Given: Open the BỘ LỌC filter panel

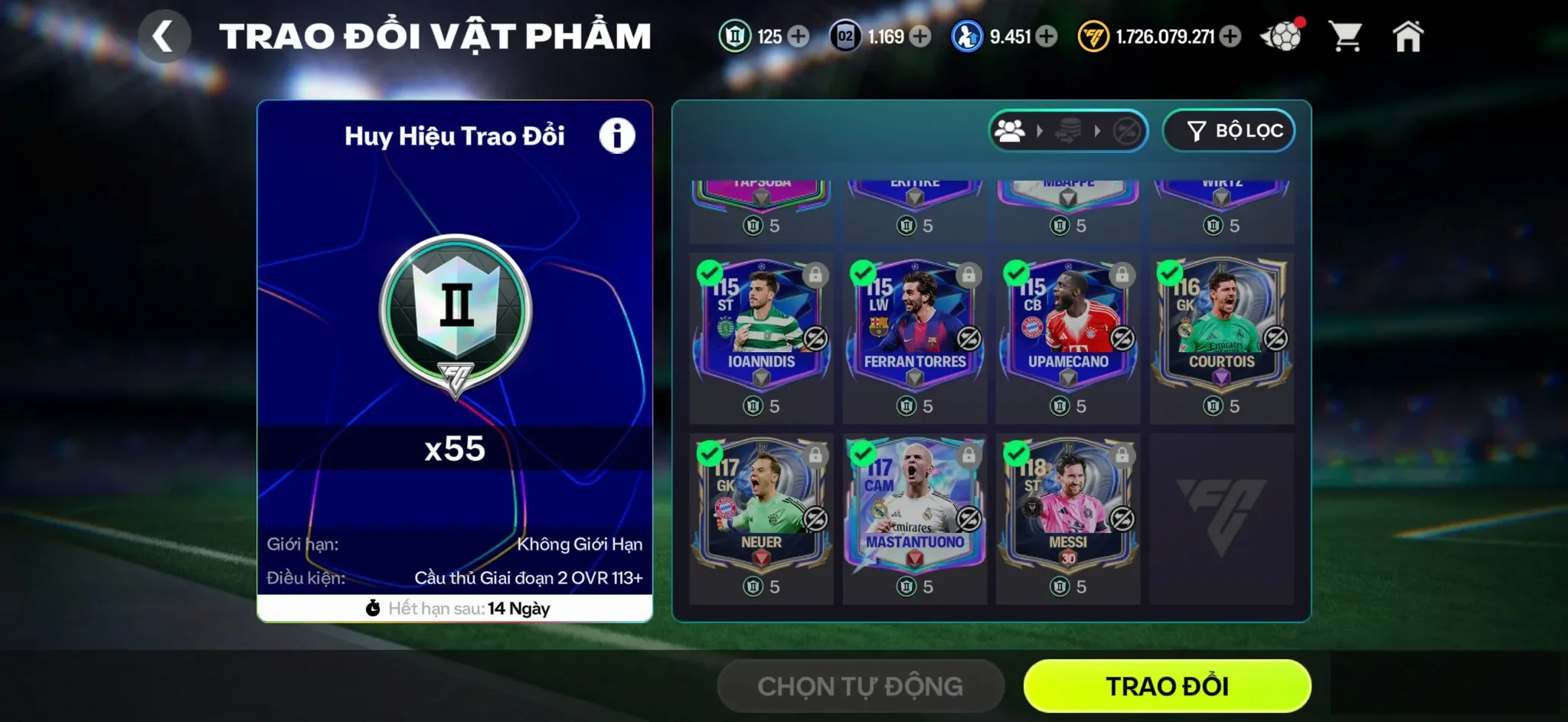Looking at the screenshot, I should (x=1229, y=130).
